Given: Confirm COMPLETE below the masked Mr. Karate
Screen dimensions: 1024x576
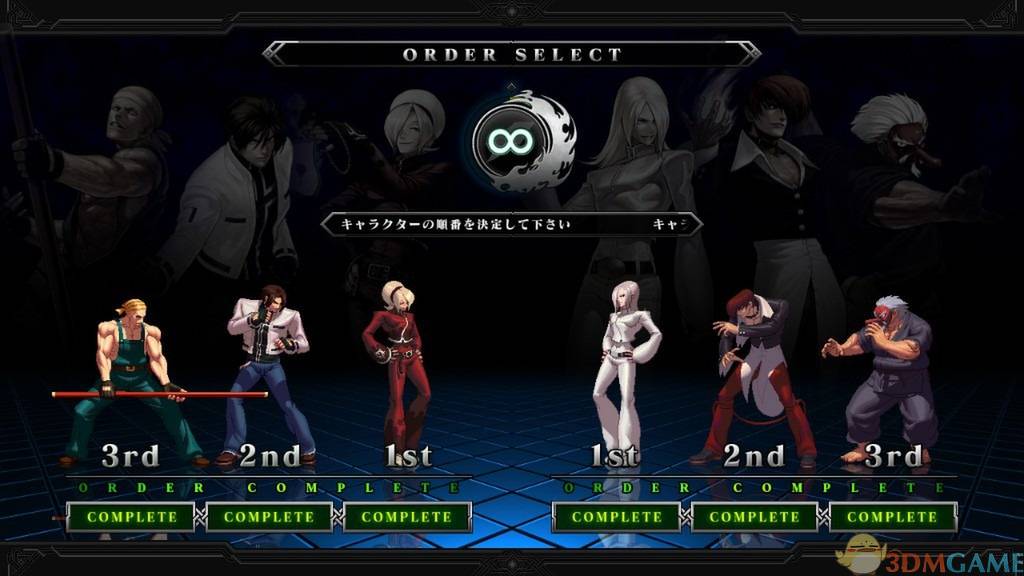Looking at the screenshot, I should (892, 517).
